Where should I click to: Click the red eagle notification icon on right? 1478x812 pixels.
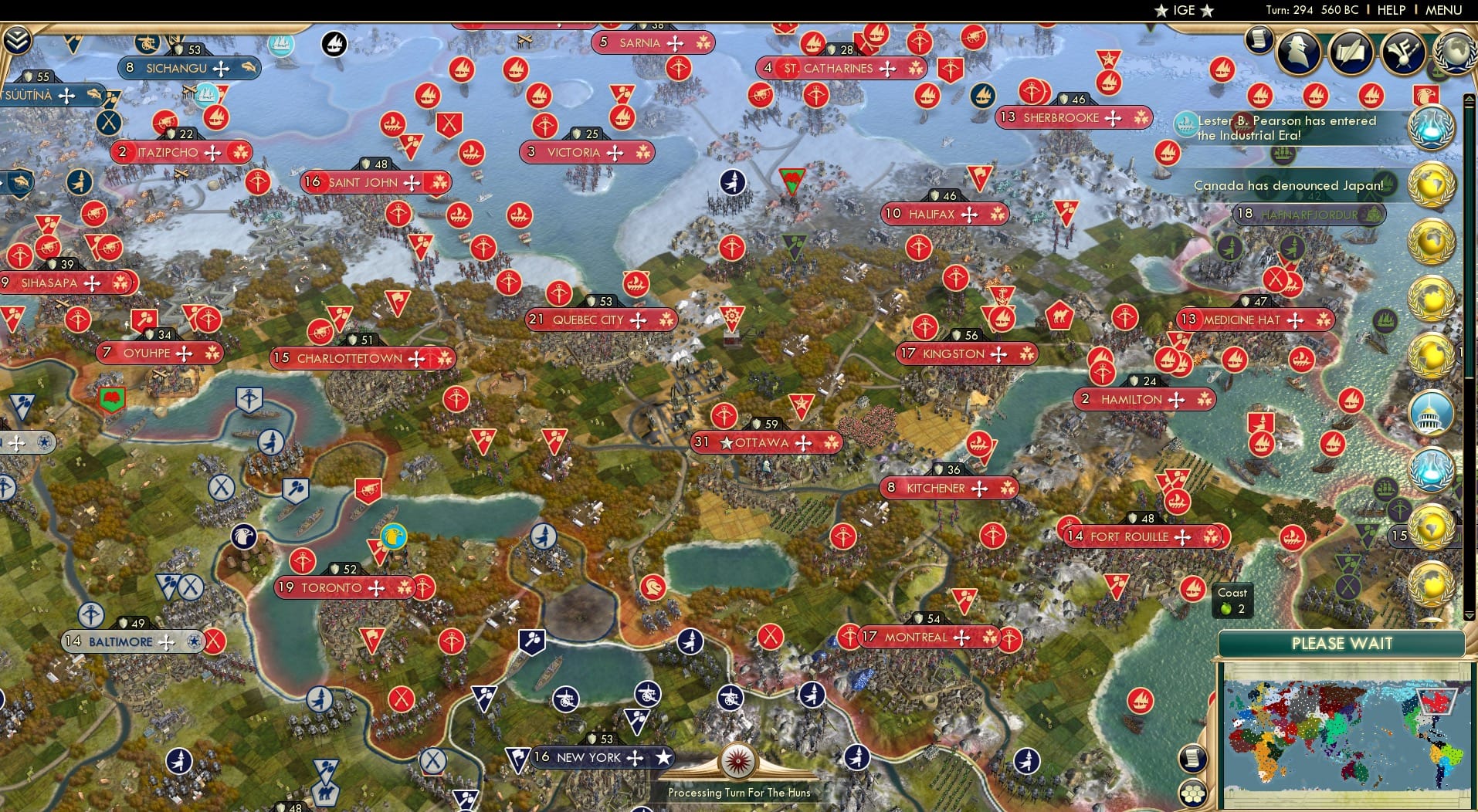tap(1429, 96)
